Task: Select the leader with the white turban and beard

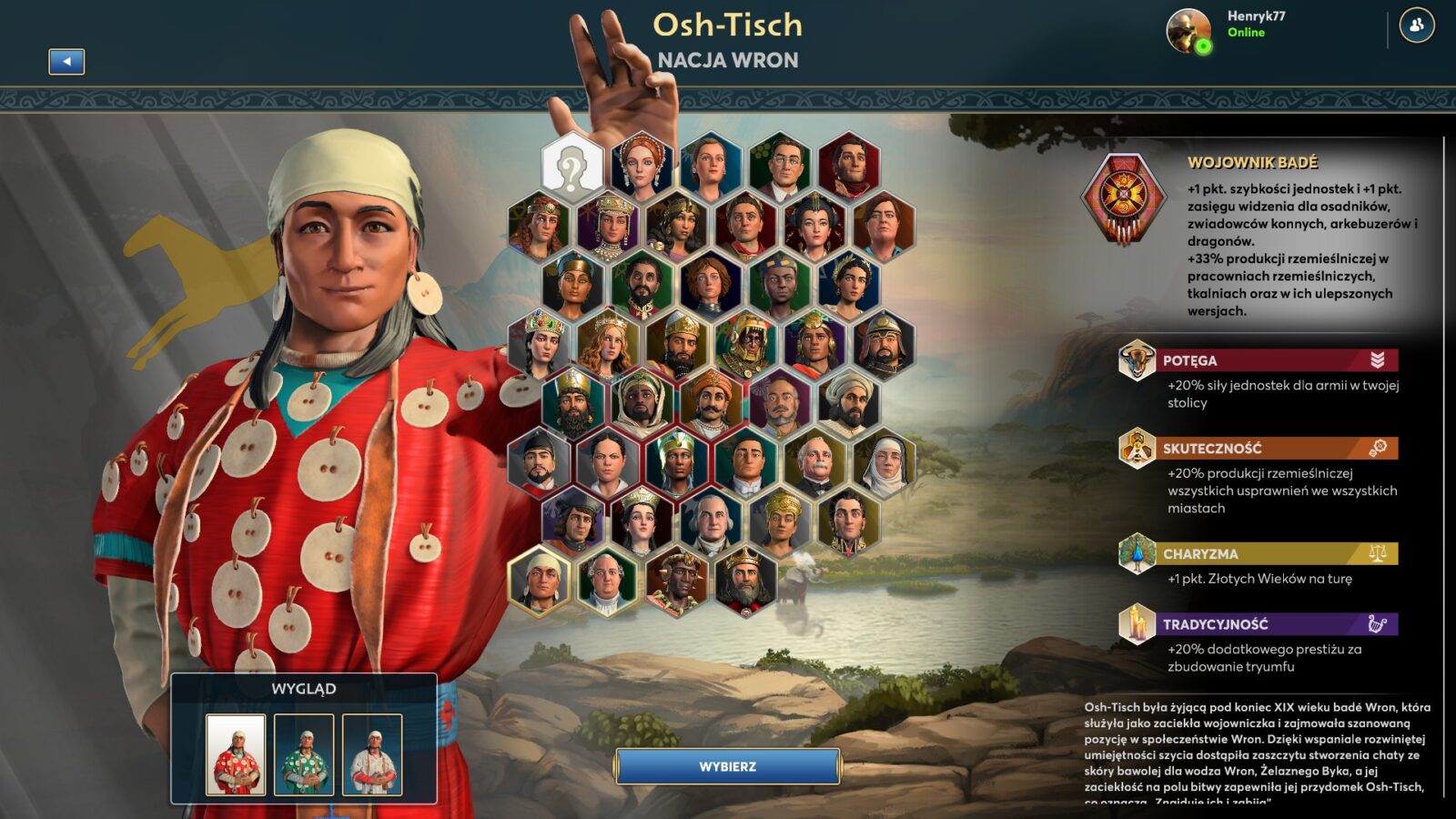Action: pos(849,403)
